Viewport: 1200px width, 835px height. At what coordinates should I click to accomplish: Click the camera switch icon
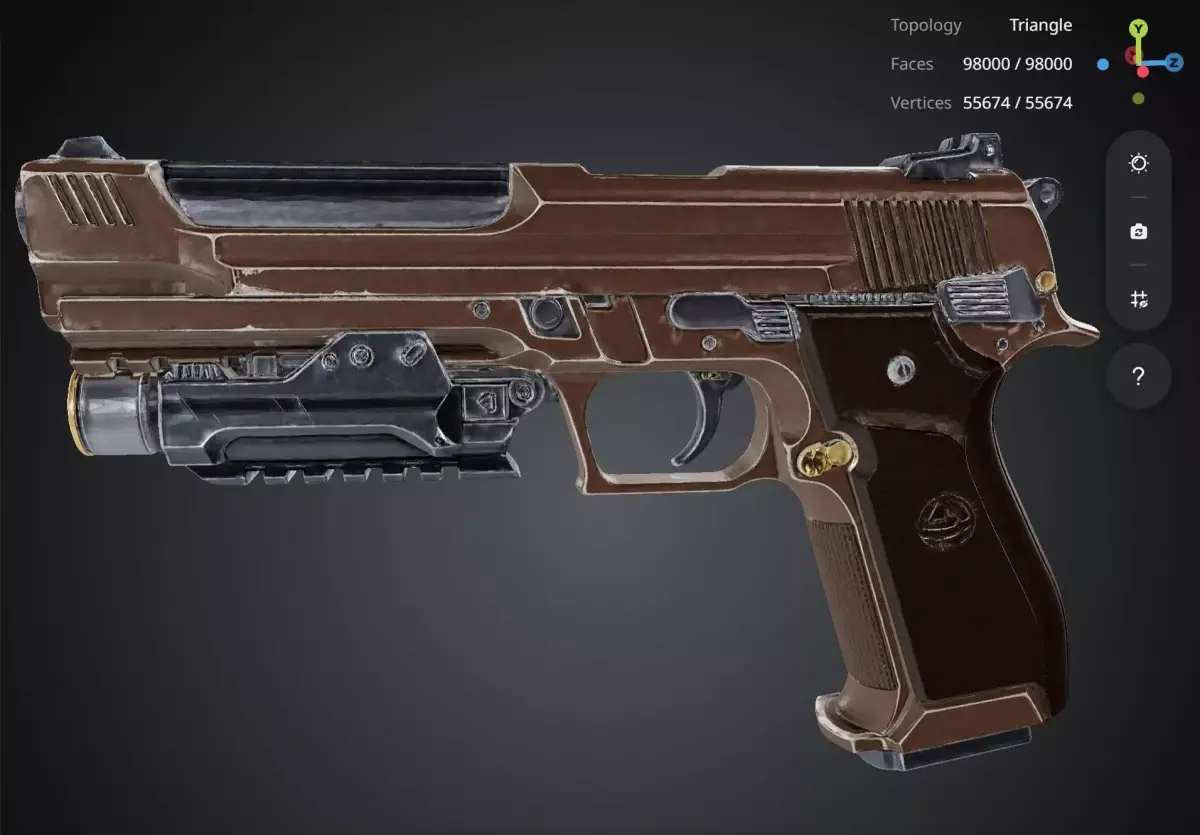pyautogui.click(x=1138, y=232)
